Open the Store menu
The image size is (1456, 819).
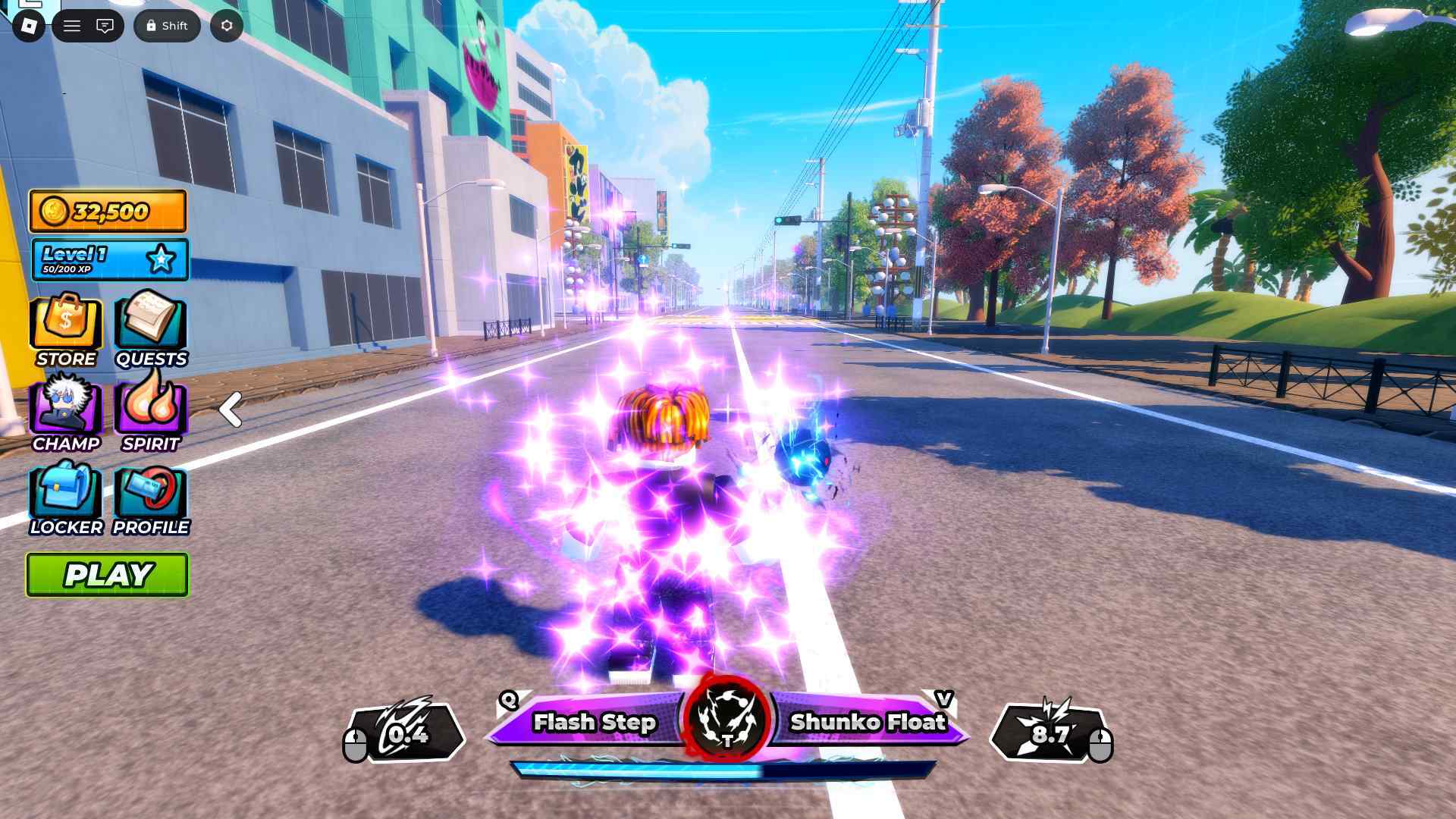66,331
